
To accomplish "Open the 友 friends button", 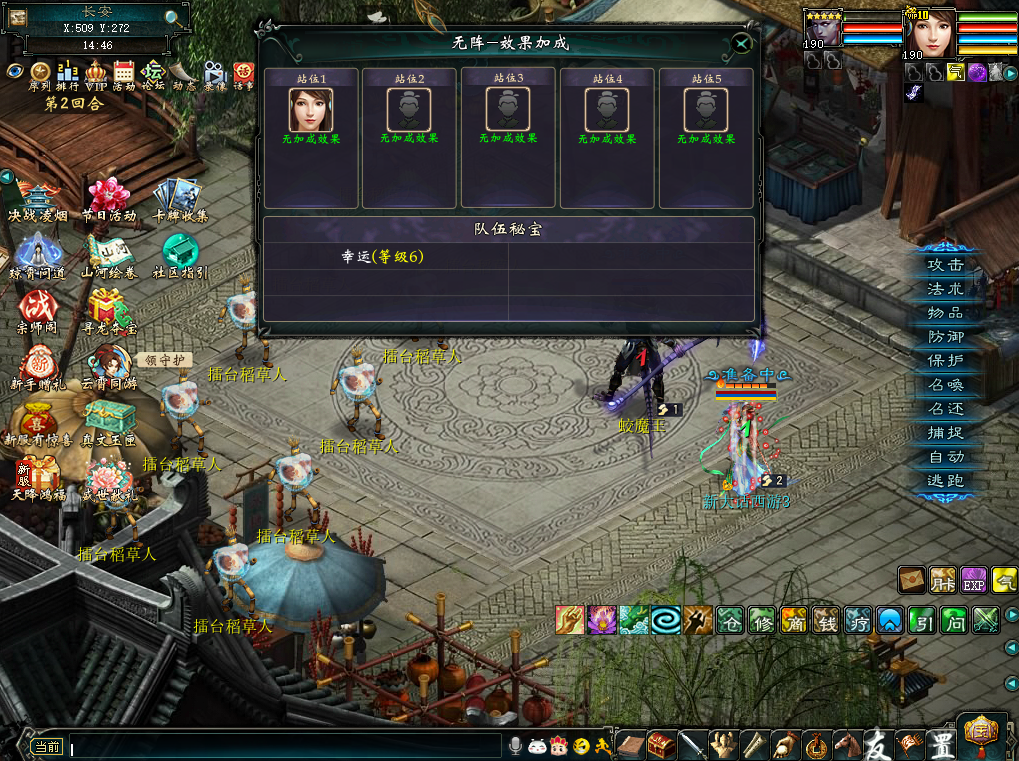I will (x=877, y=745).
